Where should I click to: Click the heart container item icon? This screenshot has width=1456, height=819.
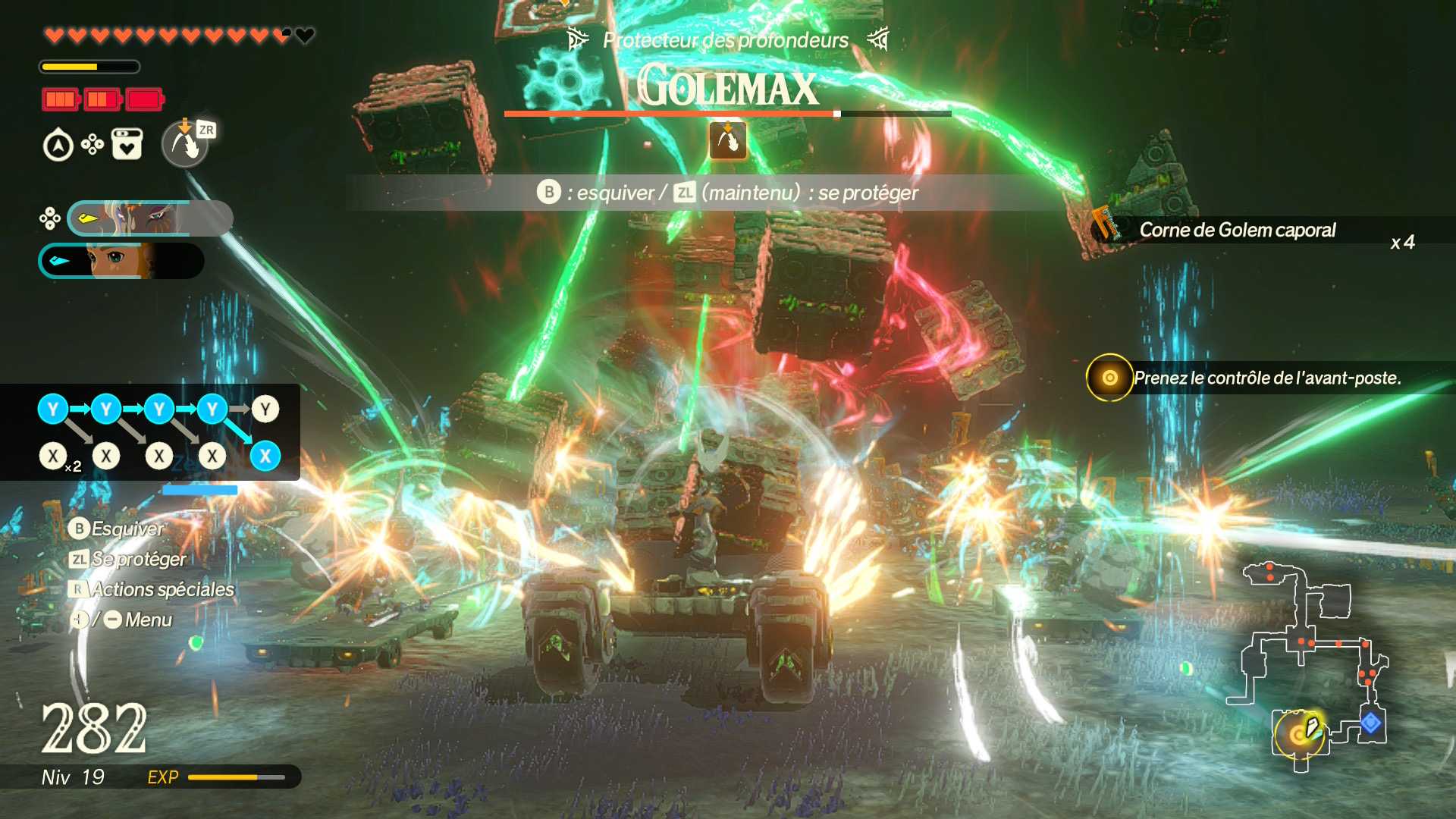click(x=127, y=144)
